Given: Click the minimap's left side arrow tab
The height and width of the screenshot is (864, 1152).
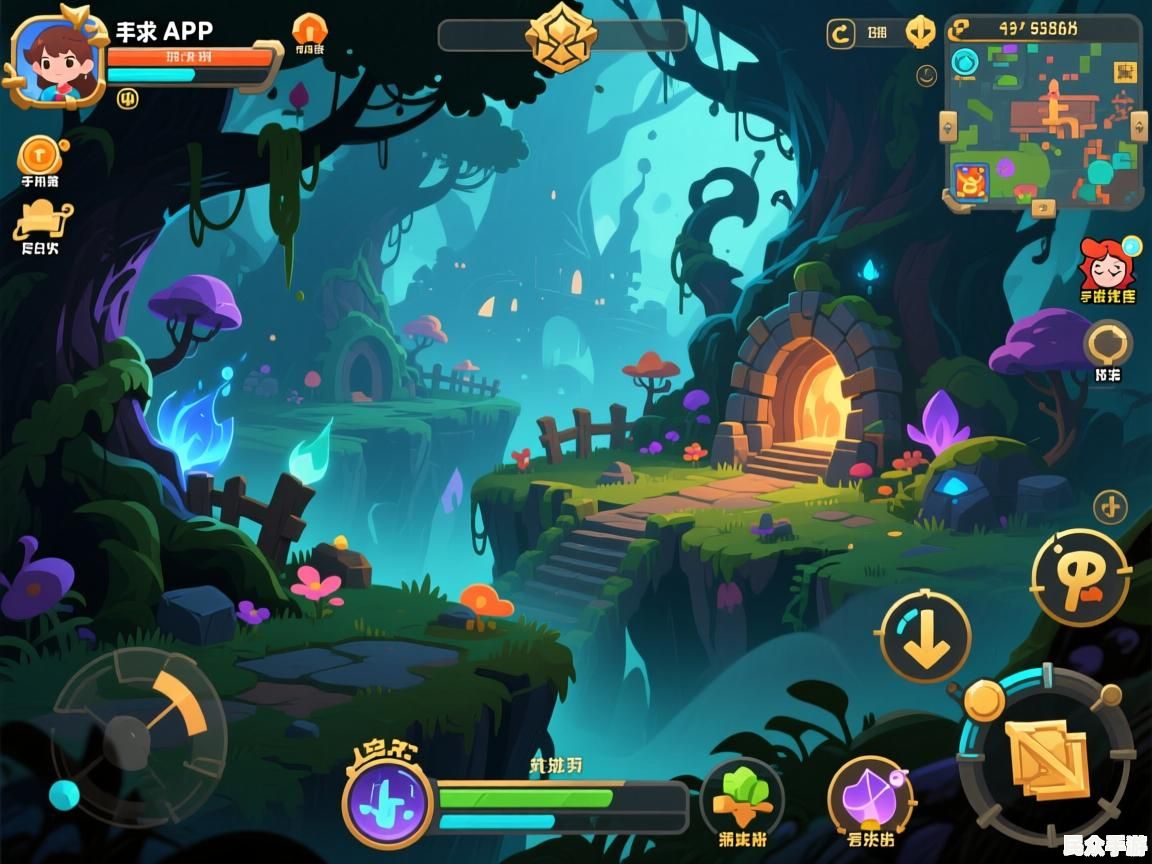Looking at the screenshot, I should click(x=949, y=126).
